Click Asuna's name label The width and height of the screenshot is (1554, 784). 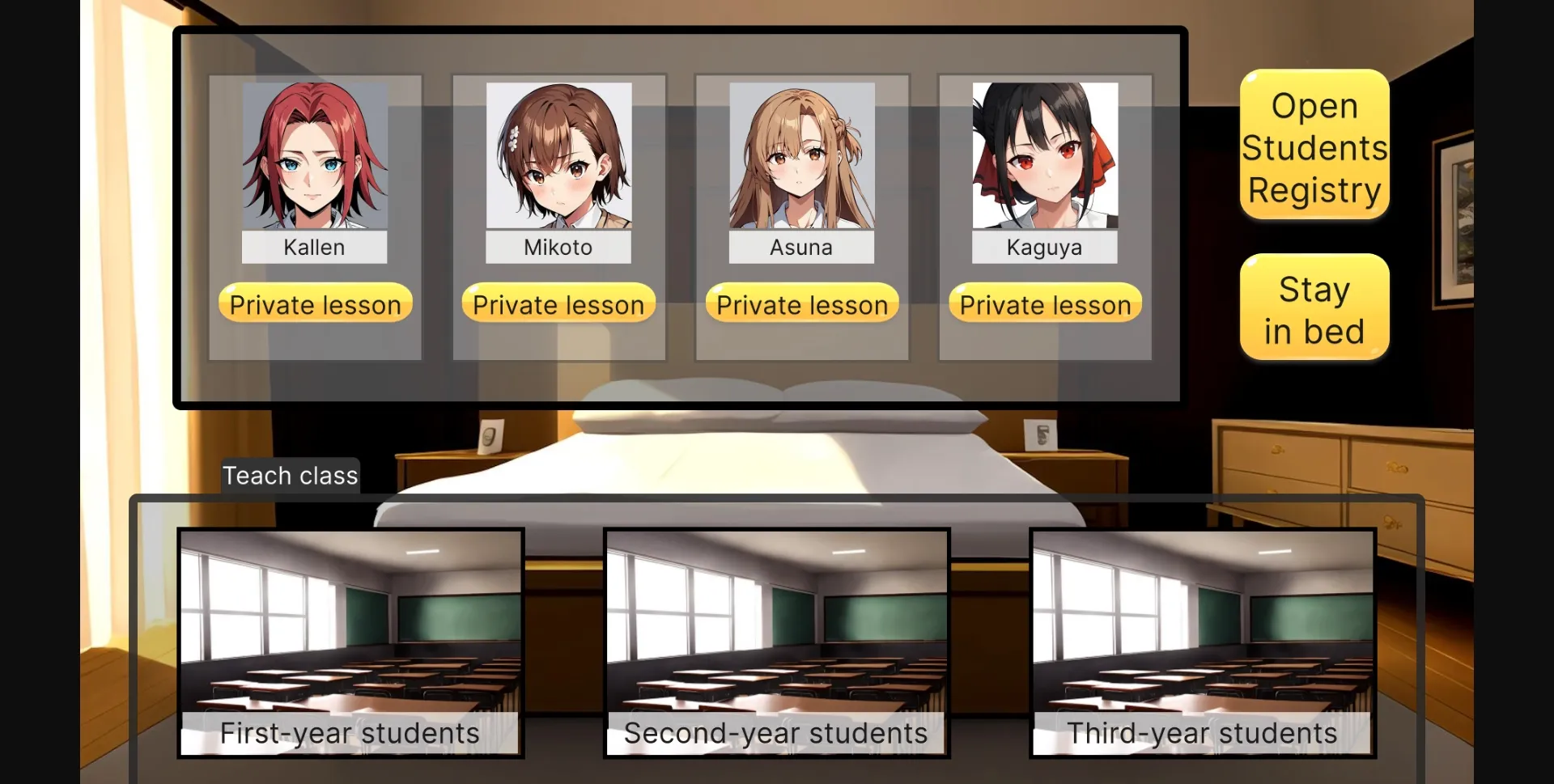pyautogui.click(x=801, y=248)
